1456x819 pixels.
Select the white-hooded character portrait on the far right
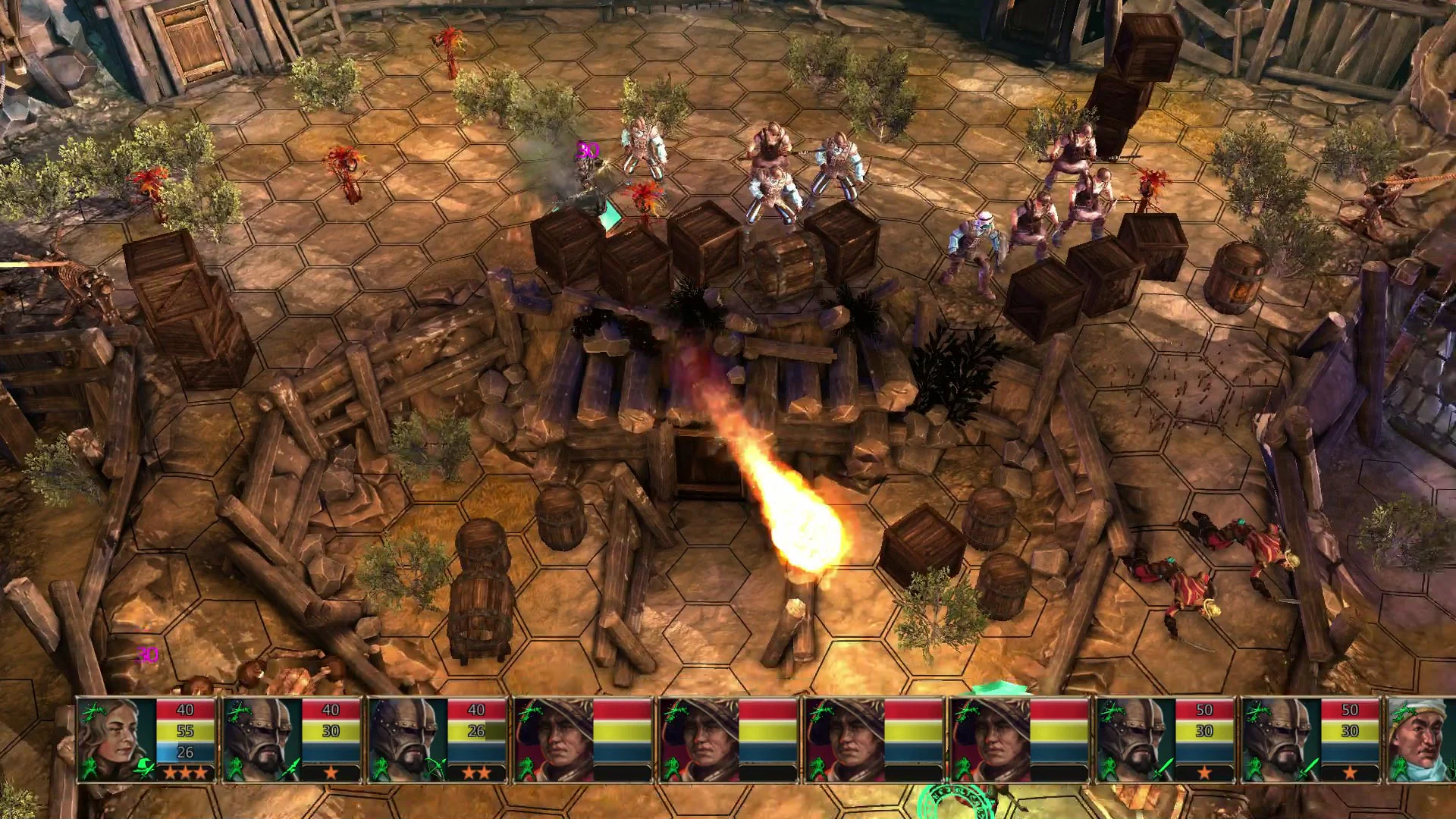coord(1421,738)
